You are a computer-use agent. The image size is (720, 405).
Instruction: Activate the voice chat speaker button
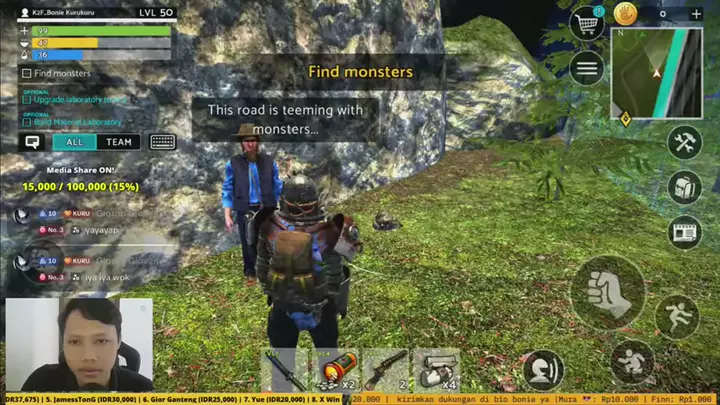(x=543, y=369)
